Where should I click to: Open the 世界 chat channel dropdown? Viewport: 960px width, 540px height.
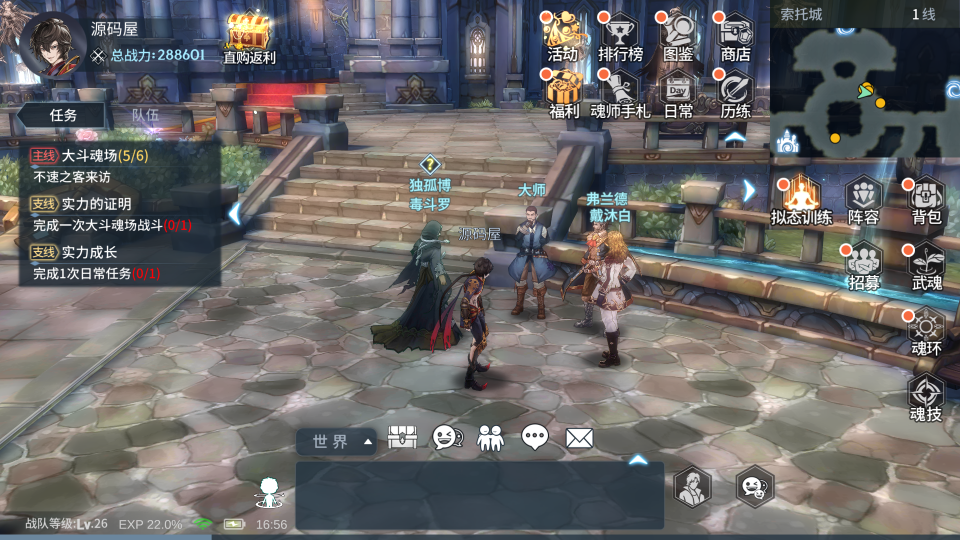[337, 441]
